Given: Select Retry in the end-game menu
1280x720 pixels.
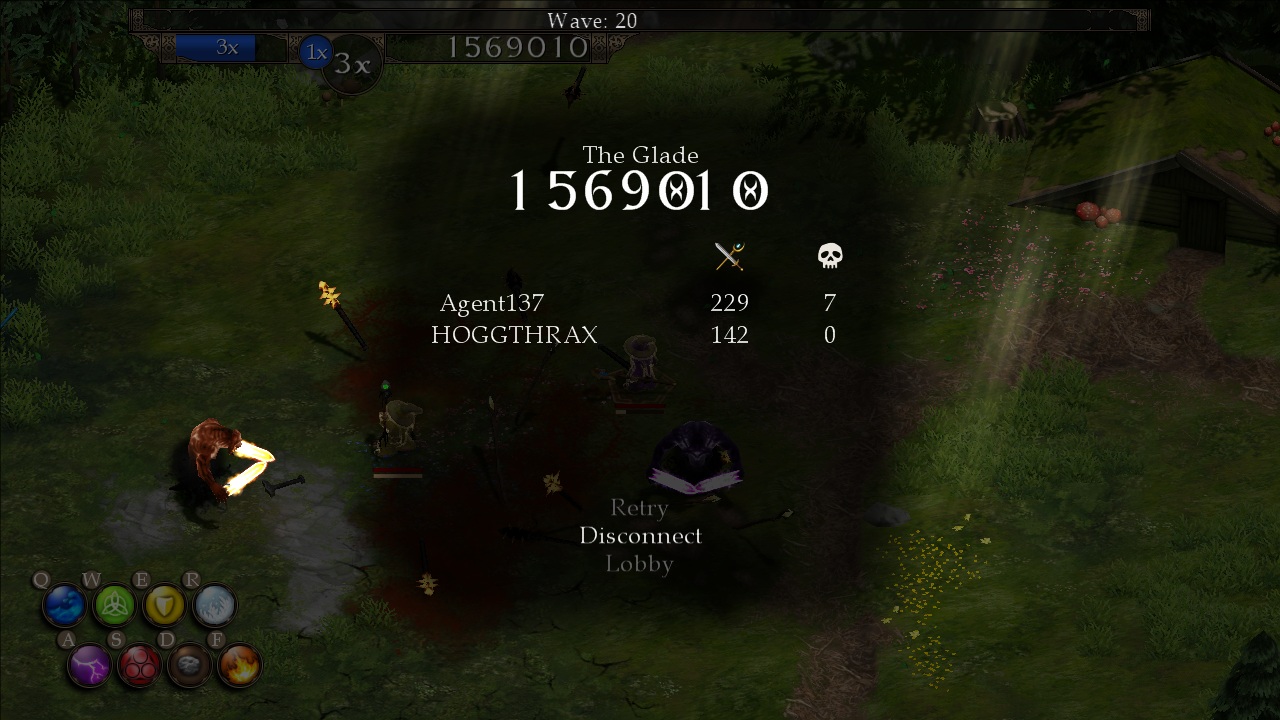Looking at the screenshot, I should 639,508.
